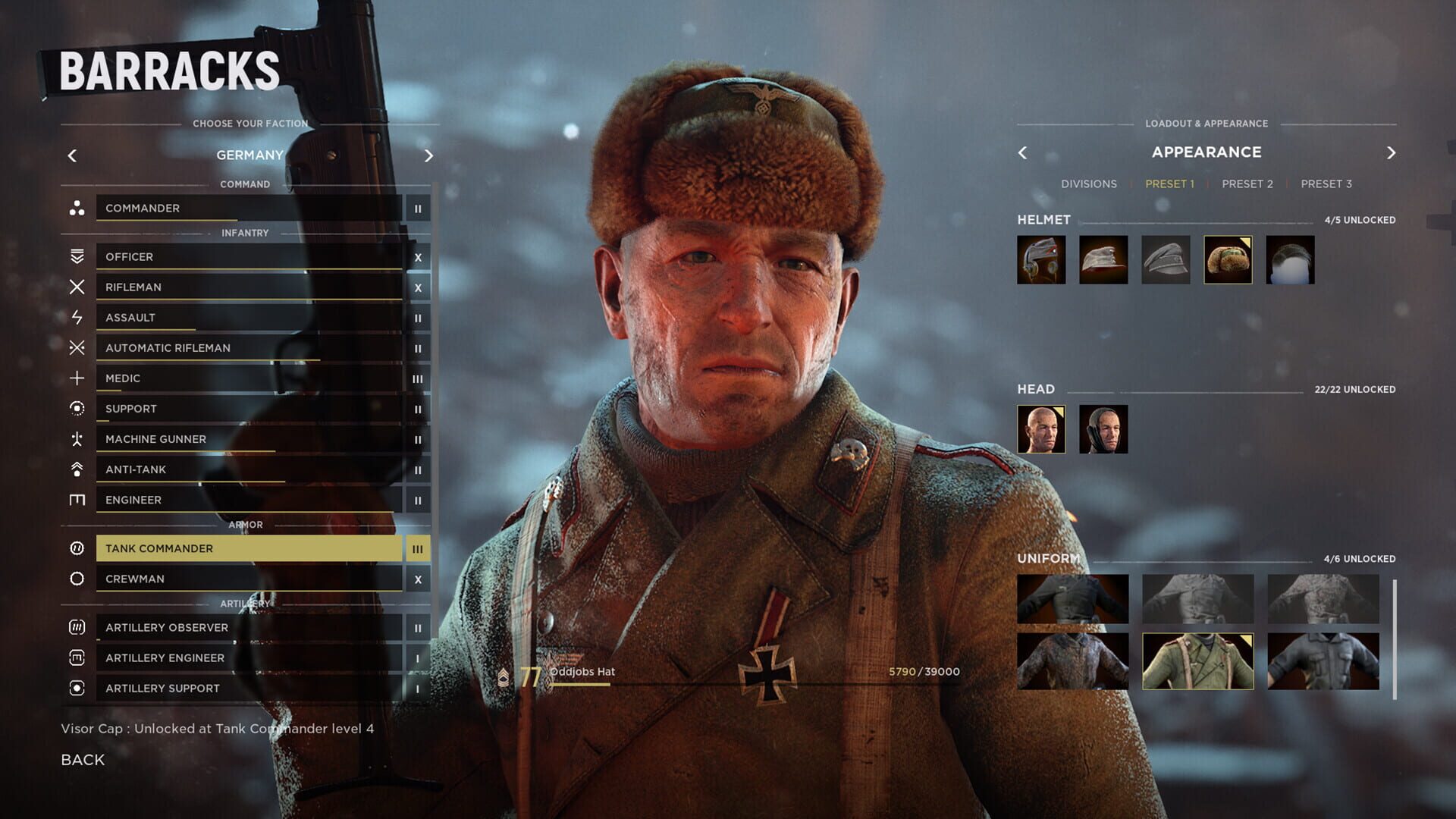Select the fur ushanka helmet thumbnail

click(1226, 260)
